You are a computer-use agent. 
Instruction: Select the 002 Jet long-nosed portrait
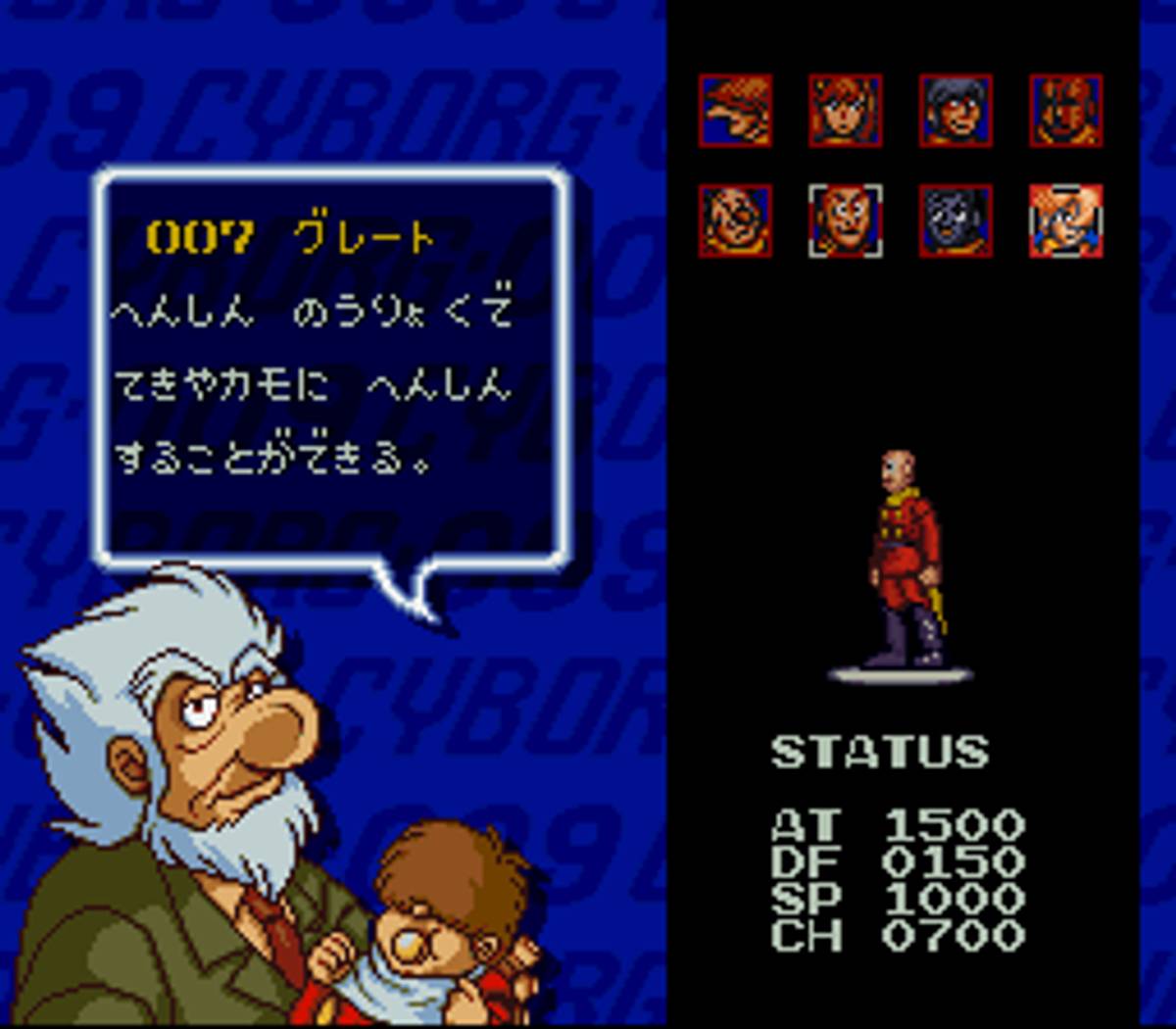[x=736, y=111]
